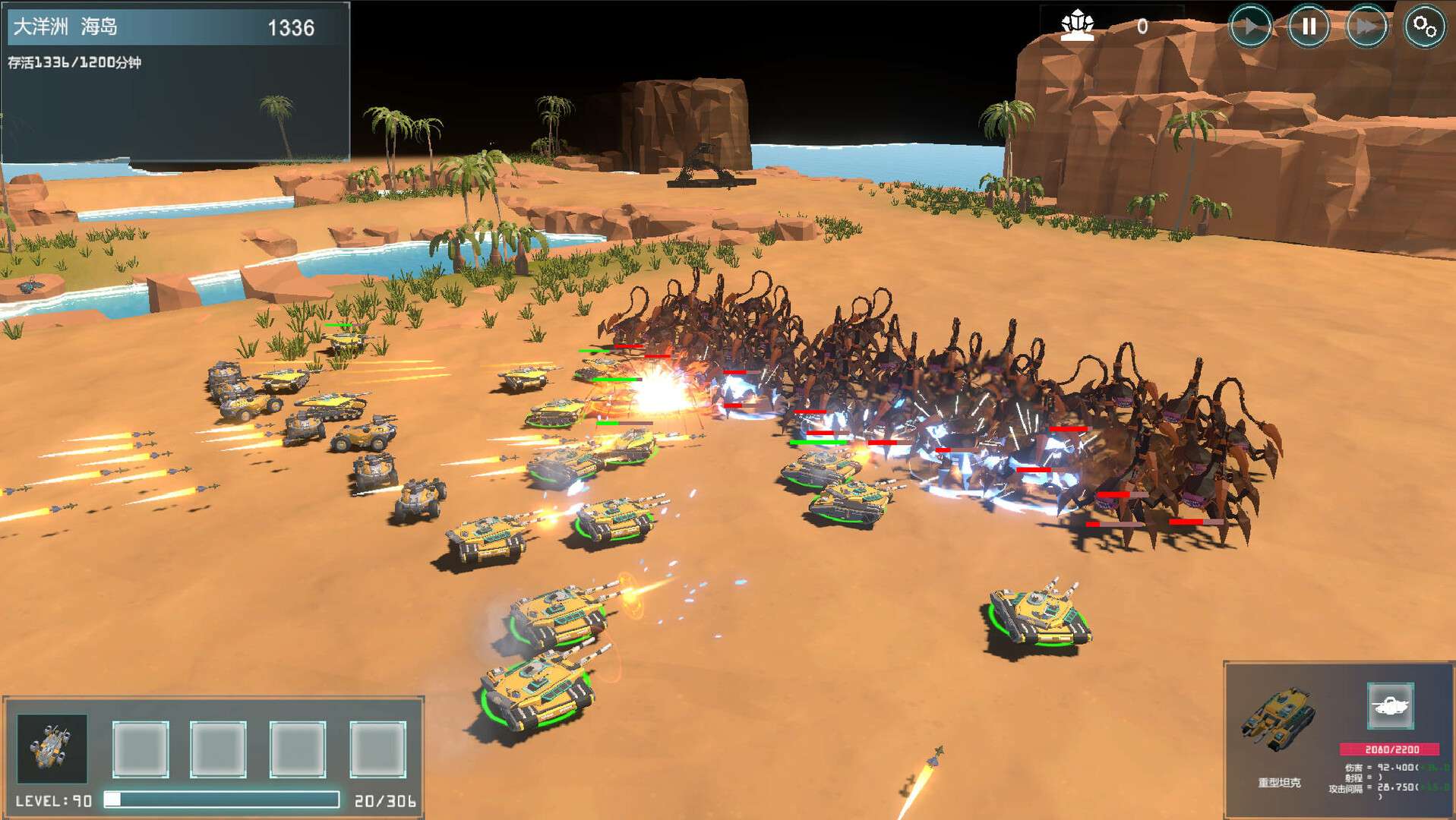The height and width of the screenshot is (820, 1456).
Task: Open the gear settings menu
Action: pyautogui.click(x=1424, y=27)
